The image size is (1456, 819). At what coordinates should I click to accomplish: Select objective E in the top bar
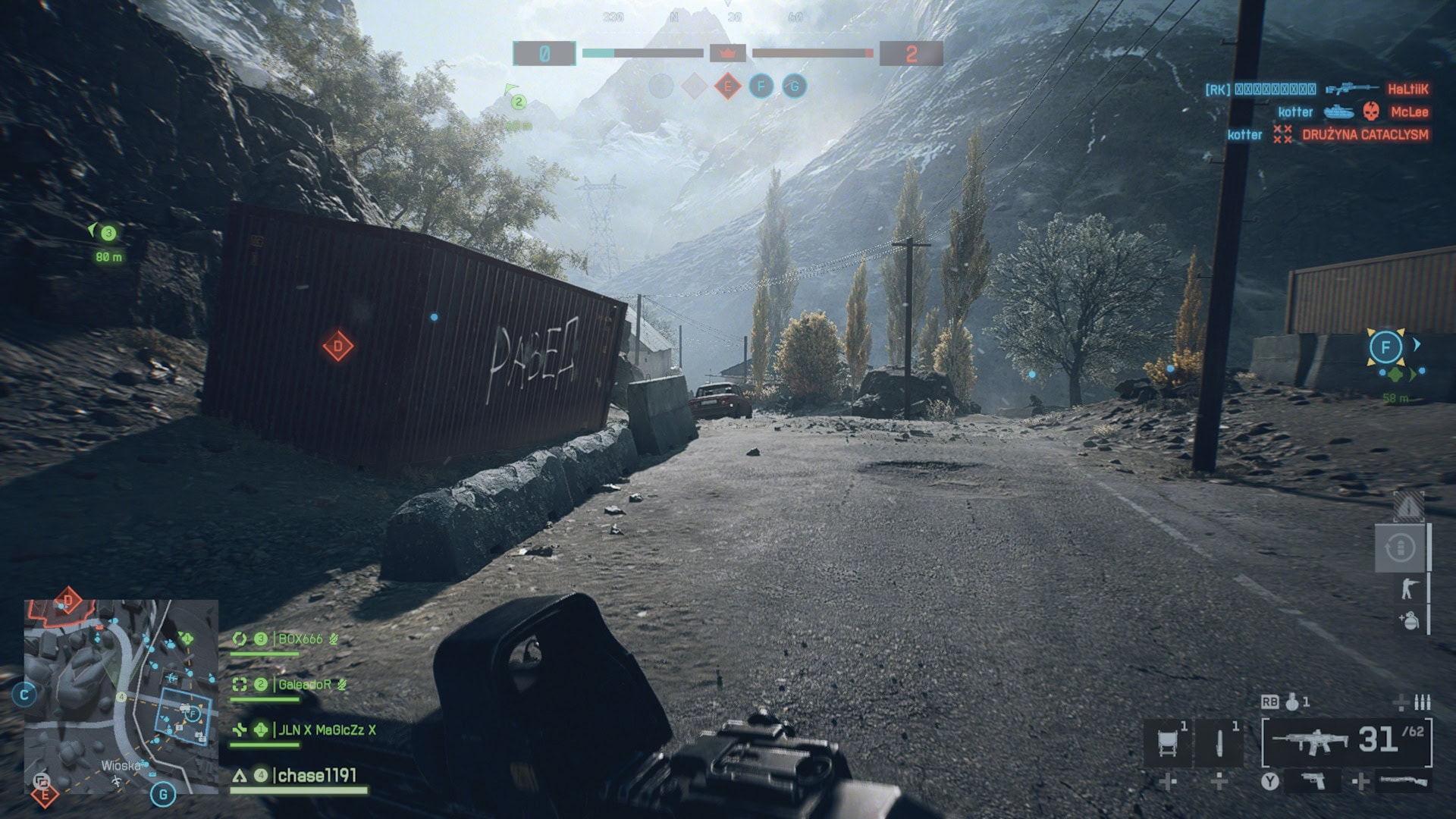point(727,86)
